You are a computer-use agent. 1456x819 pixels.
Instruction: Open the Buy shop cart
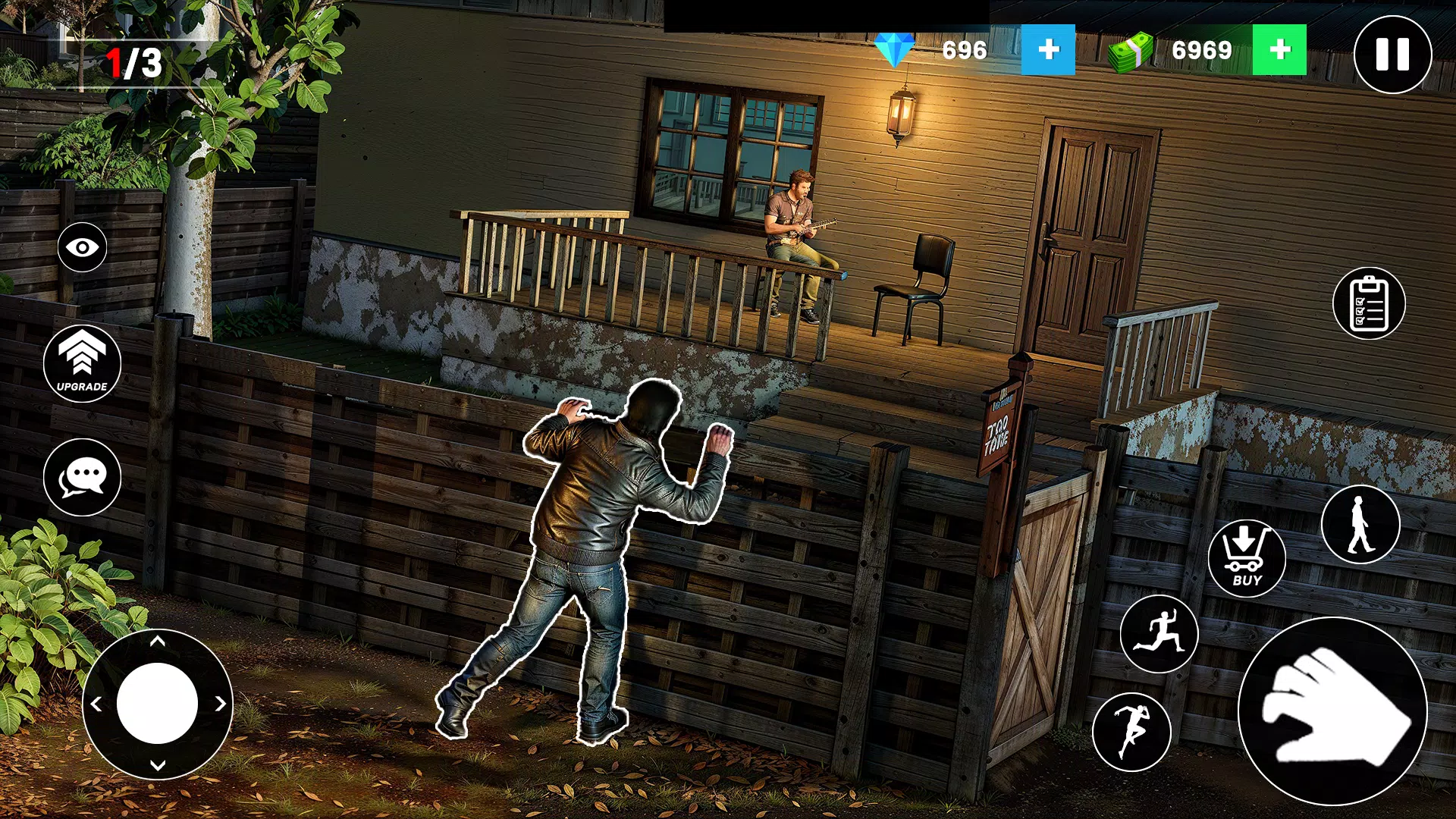point(1246,559)
